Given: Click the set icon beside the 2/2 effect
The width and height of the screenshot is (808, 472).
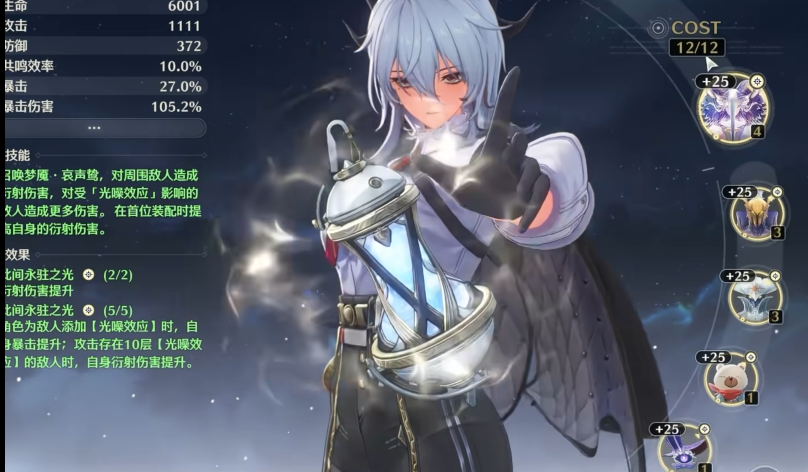Looking at the screenshot, I should 88,273.
